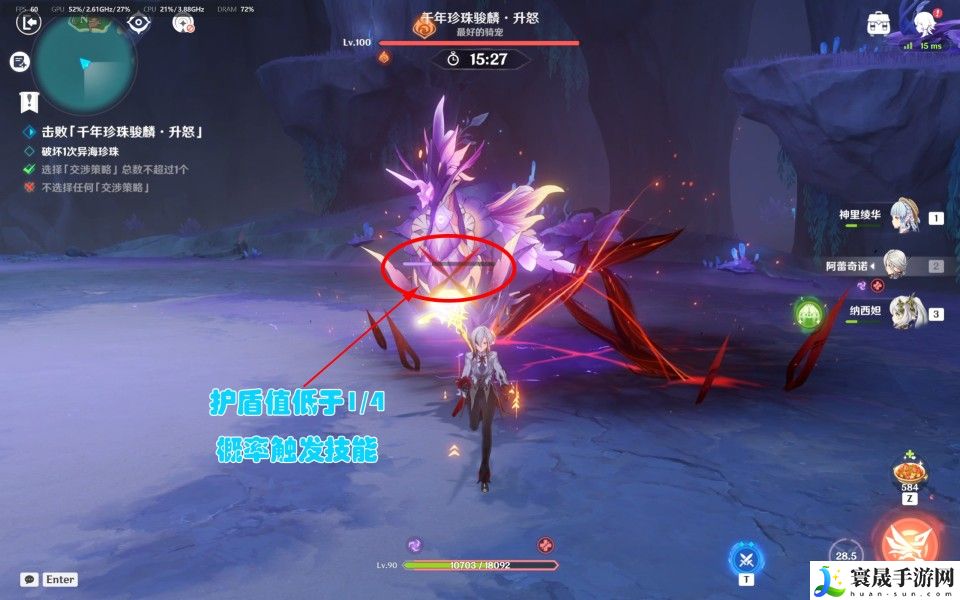
Task: Open the quest notes icon beside minimap
Action: tap(19, 62)
